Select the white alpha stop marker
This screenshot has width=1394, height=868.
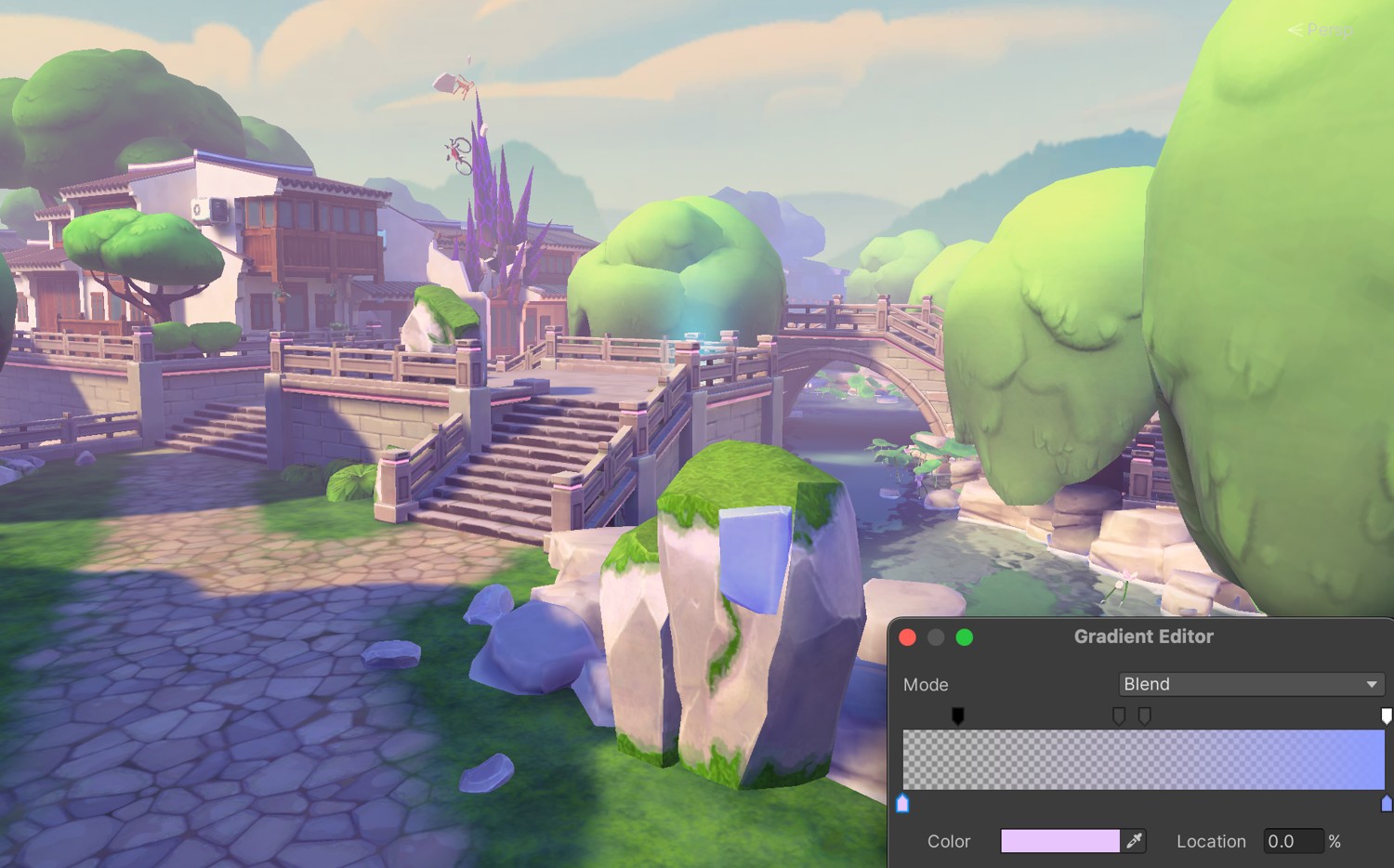1386,715
